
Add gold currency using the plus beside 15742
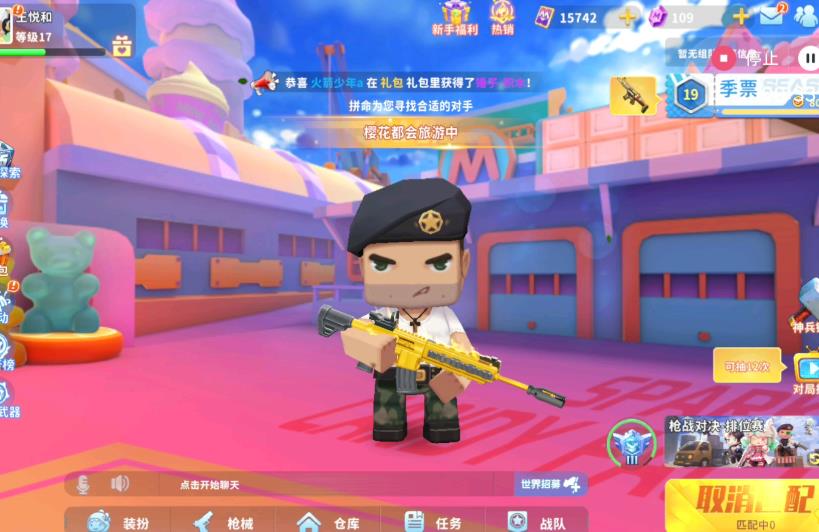627,17
